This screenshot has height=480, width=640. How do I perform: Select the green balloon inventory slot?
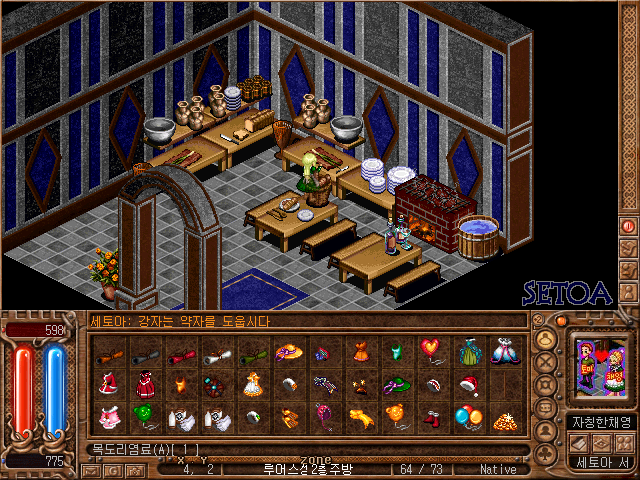coord(143,416)
